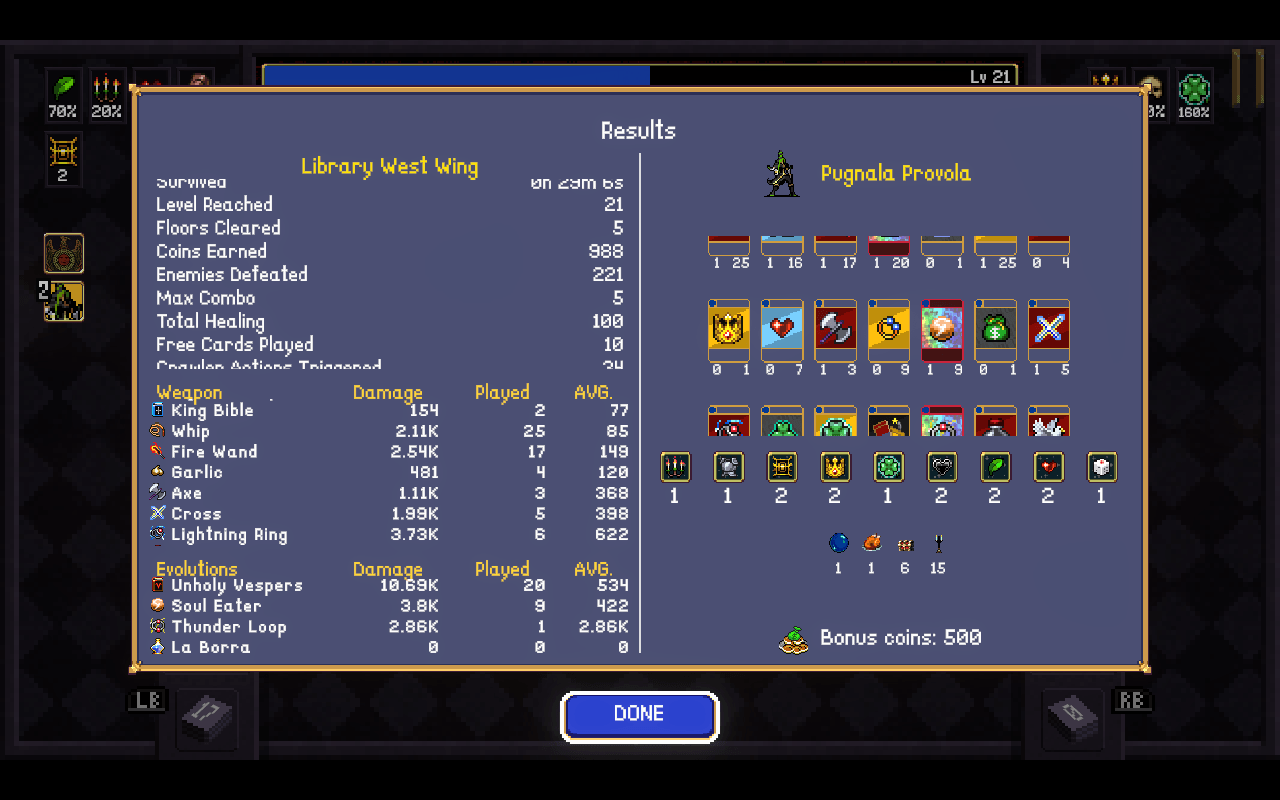This screenshot has width=1280, height=800.
Task: Click the white dice passive icon
Action: [1101, 467]
